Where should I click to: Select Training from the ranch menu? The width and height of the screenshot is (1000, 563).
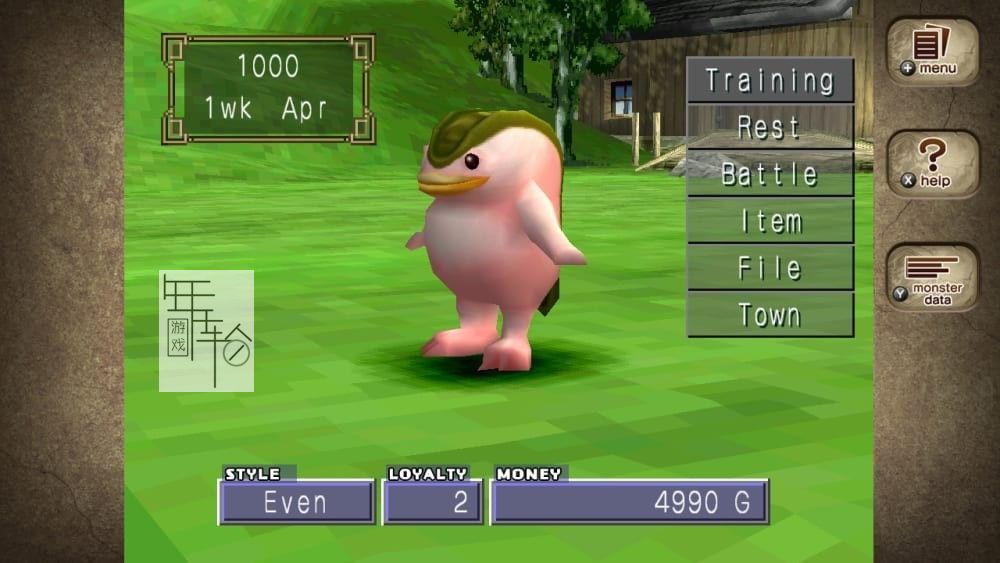pyautogui.click(x=769, y=80)
